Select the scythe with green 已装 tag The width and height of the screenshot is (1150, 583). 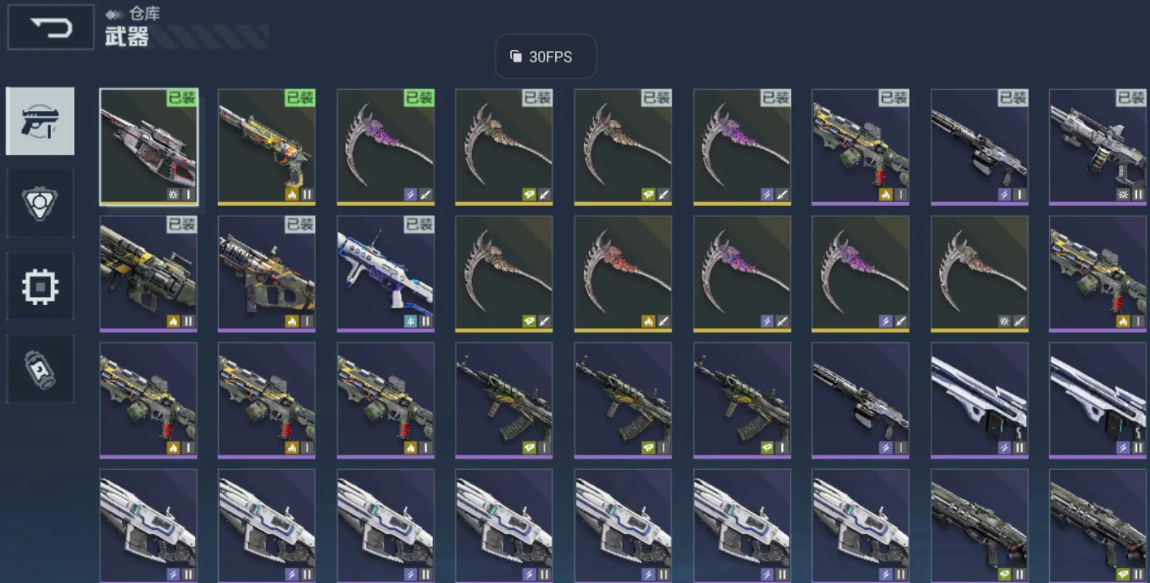pos(385,146)
